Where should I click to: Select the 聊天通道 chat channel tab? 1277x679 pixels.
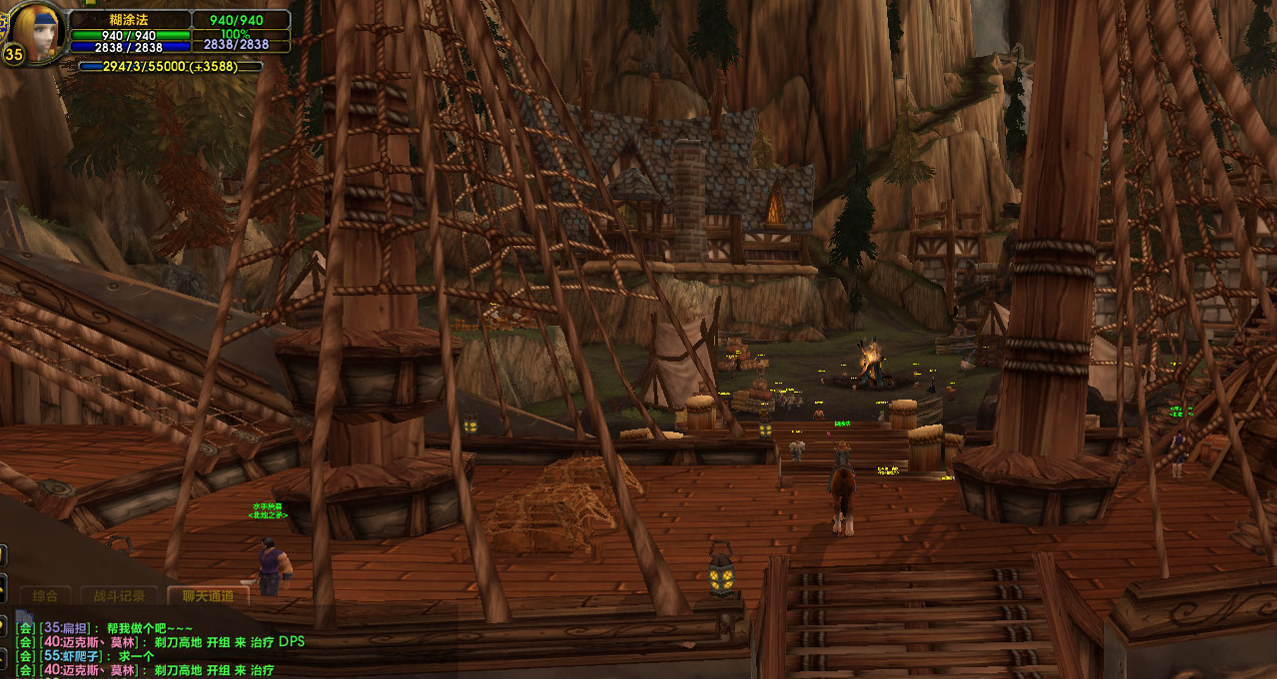[208, 596]
